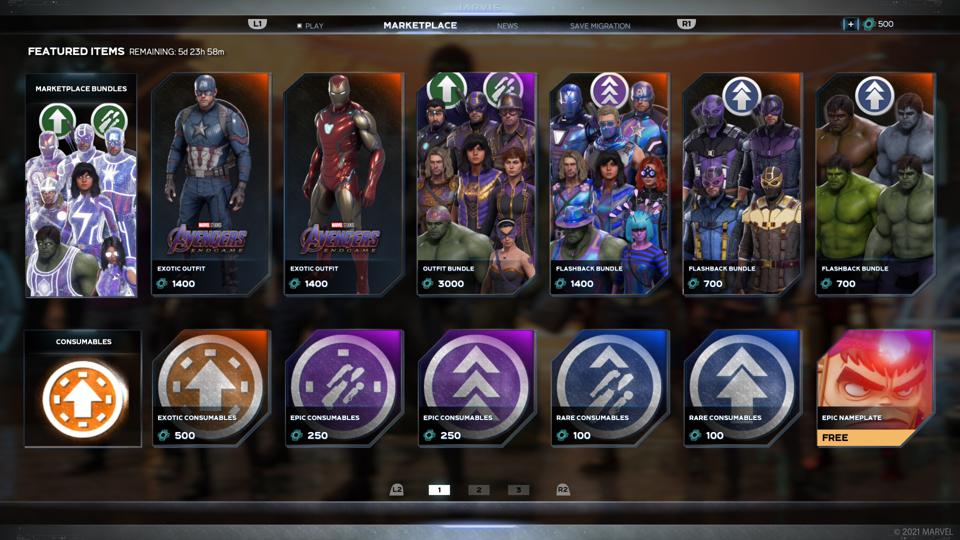The height and width of the screenshot is (540, 960).
Task: Select the Hawkeye Flashback Bundle for 700
Action: tap(742, 186)
